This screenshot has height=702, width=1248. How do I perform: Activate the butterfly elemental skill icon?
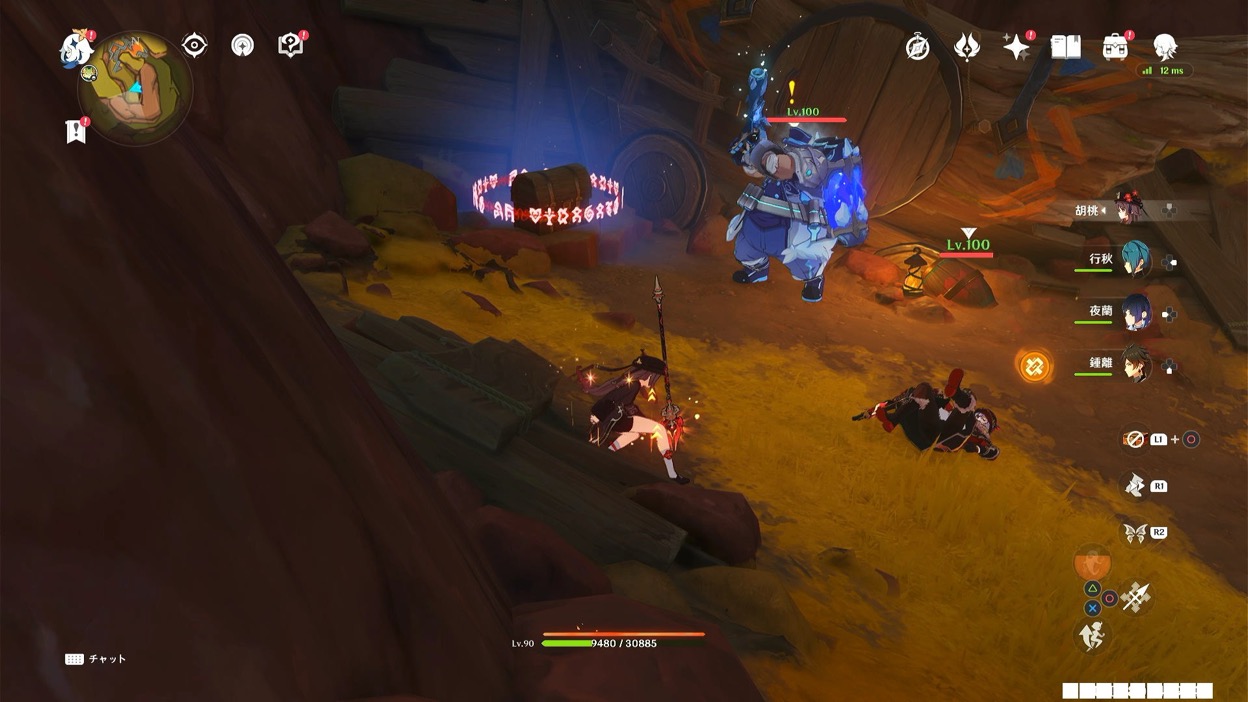point(1135,532)
